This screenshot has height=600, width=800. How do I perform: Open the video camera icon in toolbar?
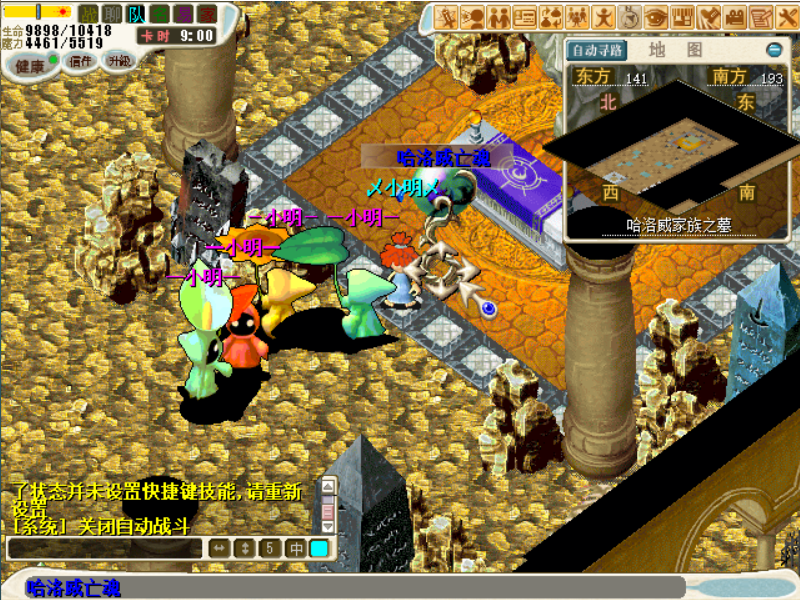(x=735, y=17)
